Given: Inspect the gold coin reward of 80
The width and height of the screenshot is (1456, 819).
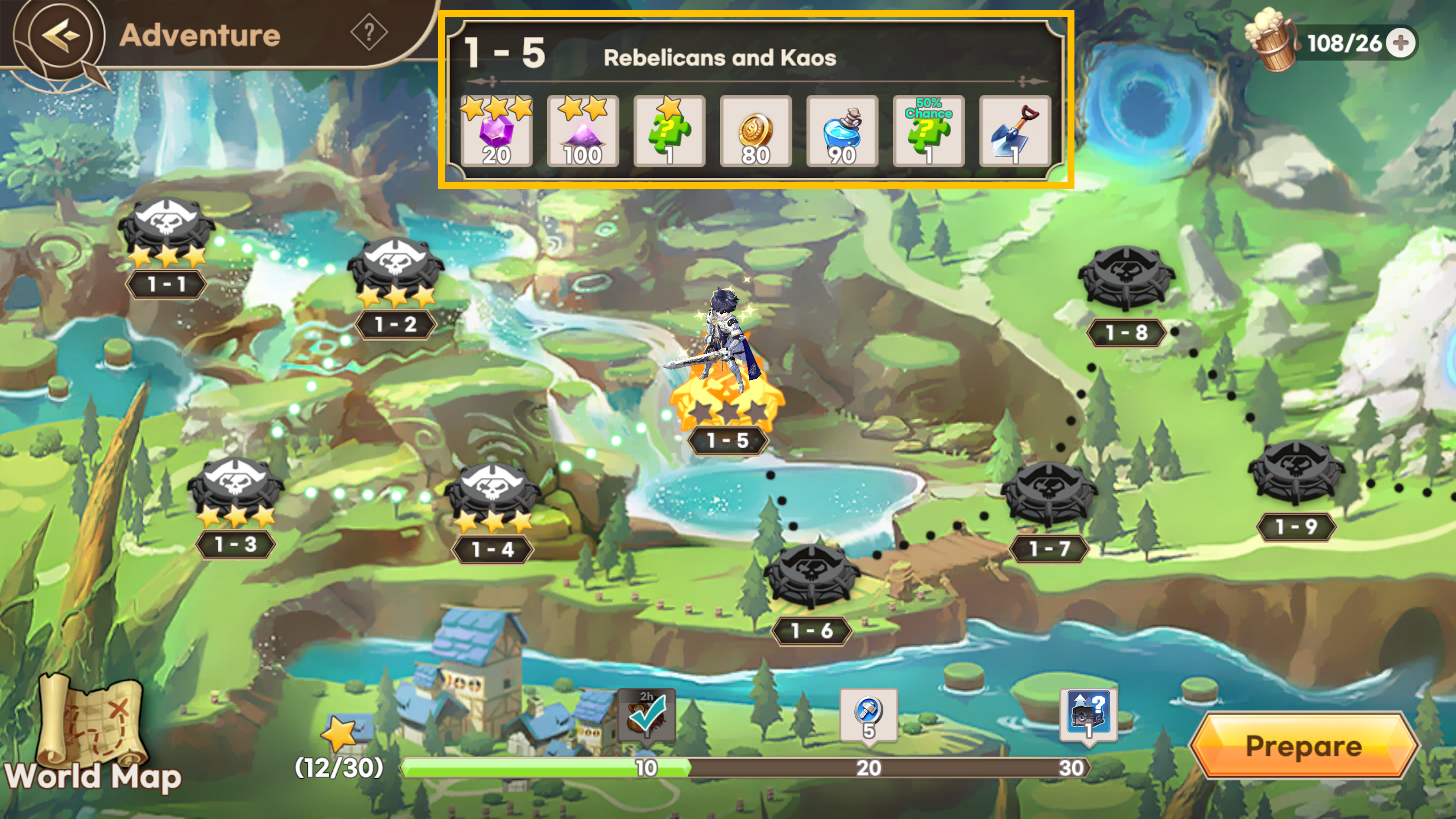Looking at the screenshot, I should click(756, 132).
